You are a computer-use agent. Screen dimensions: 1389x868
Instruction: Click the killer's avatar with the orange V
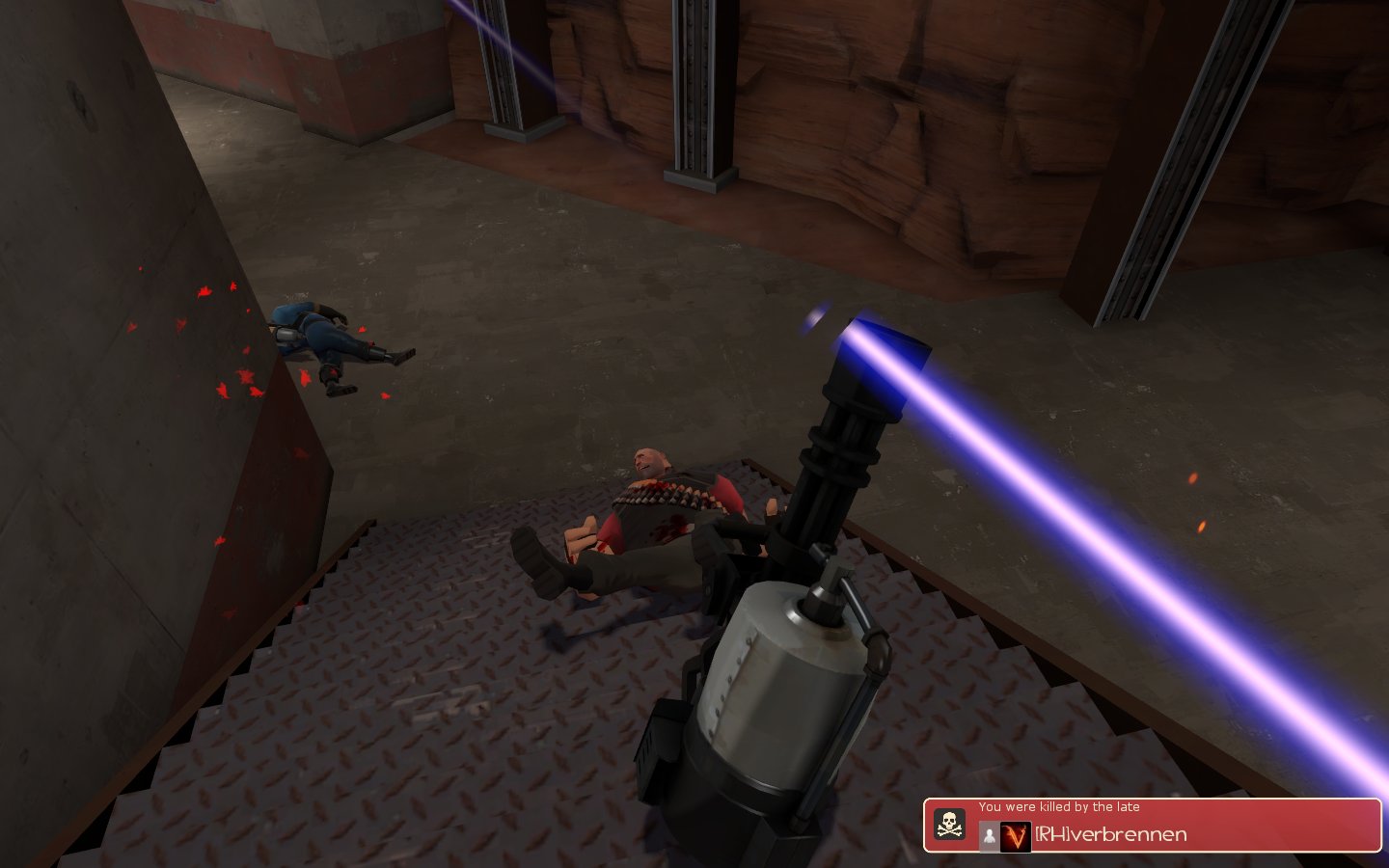tap(1014, 836)
